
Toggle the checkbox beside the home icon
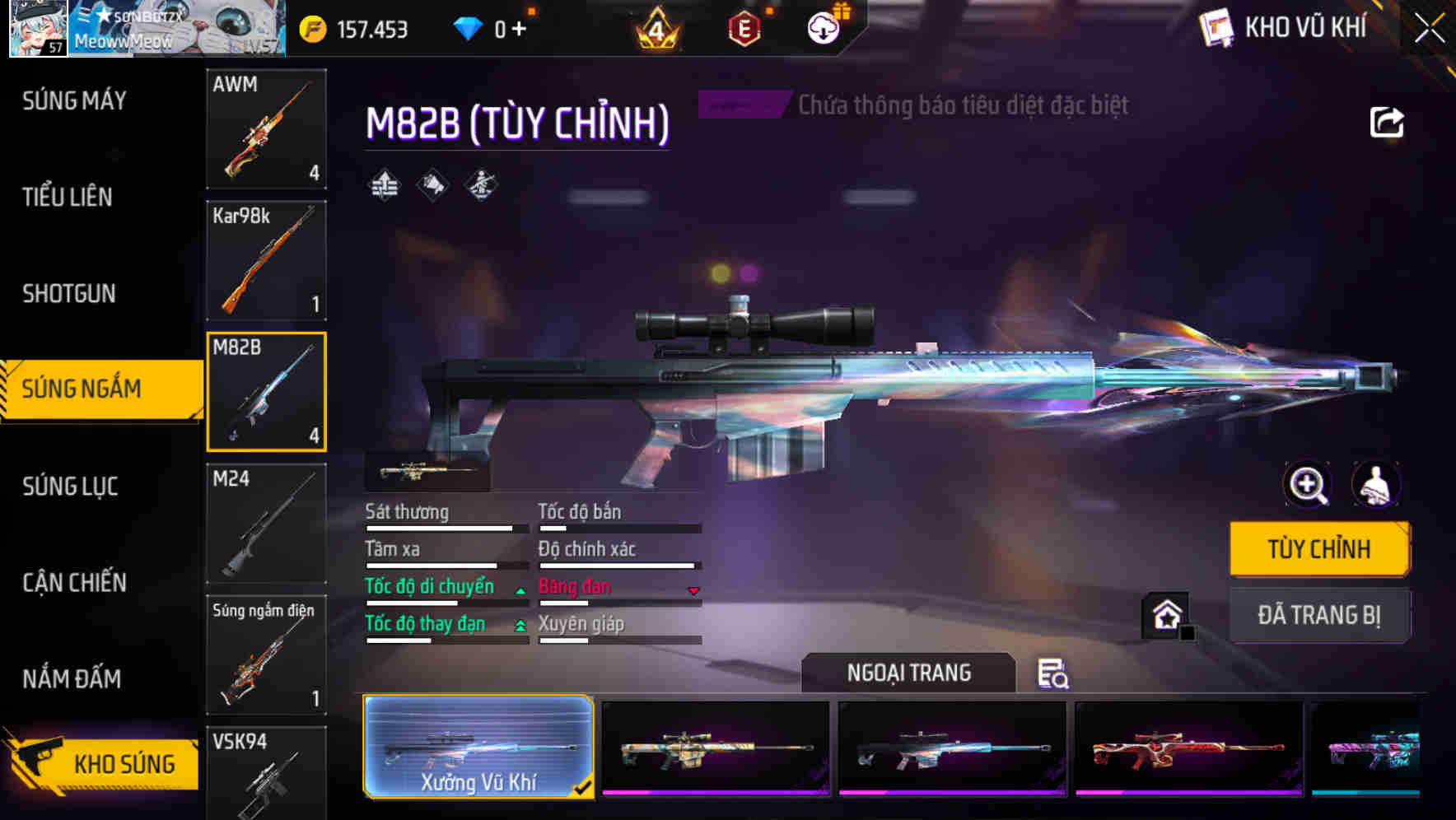[x=1188, y=632]
